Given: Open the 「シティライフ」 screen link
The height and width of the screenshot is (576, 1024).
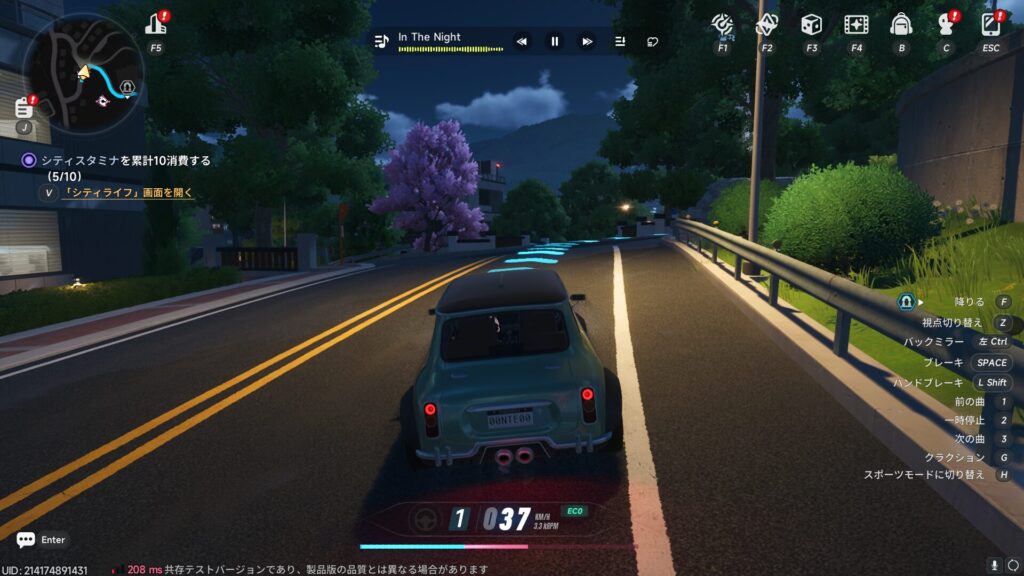Looking at the screenshot, I should (x=128, y=193).
